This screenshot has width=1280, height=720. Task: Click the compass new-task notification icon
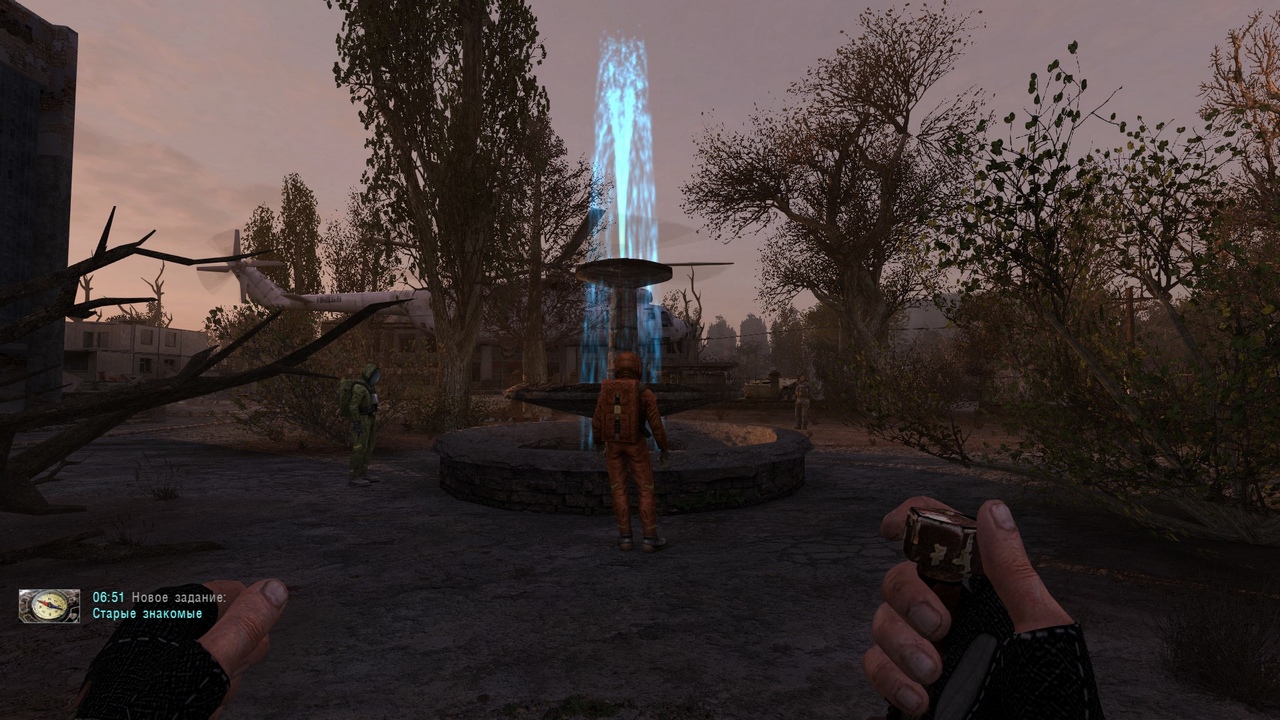coord(49,606)
